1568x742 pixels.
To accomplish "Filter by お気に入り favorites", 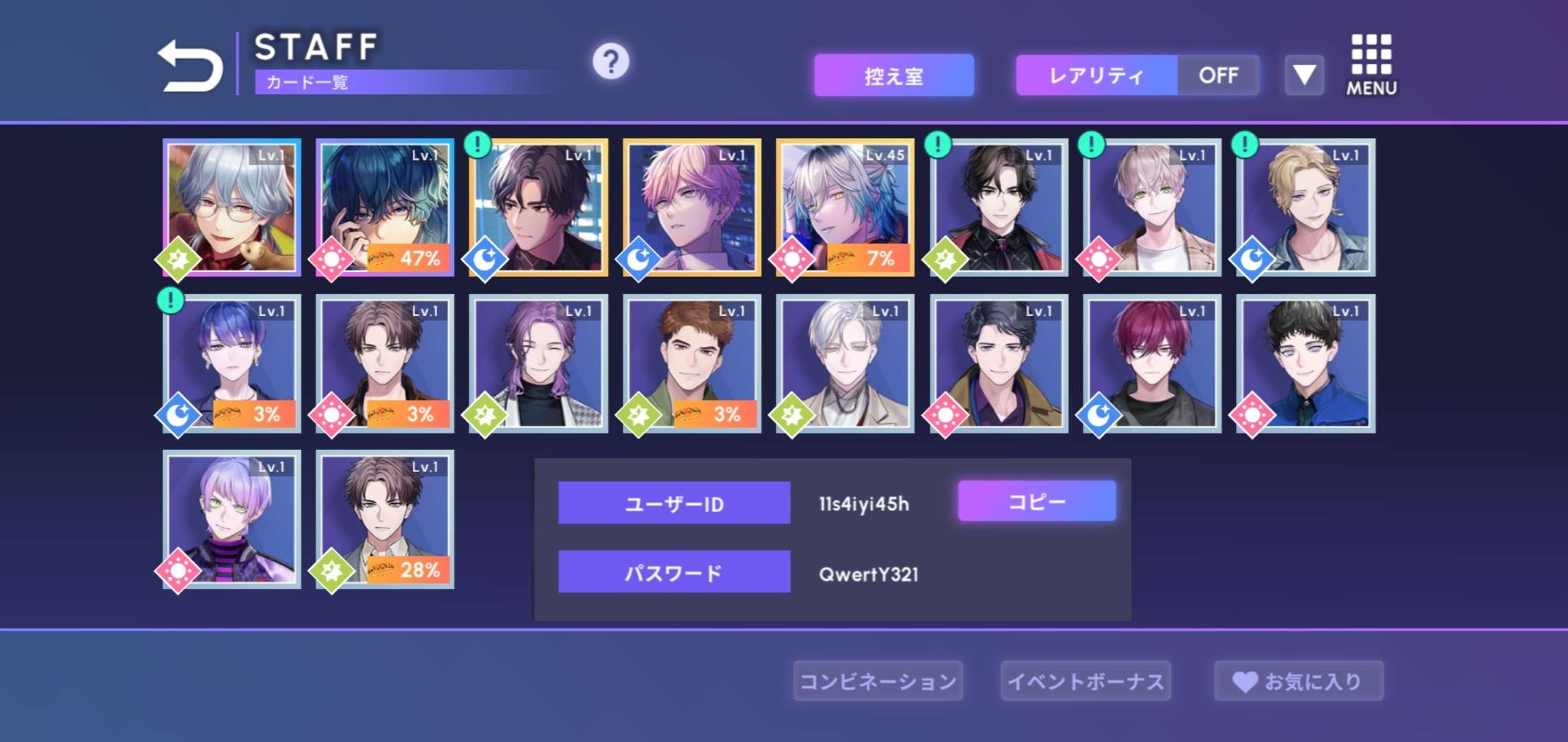I will click(1299, 682).
